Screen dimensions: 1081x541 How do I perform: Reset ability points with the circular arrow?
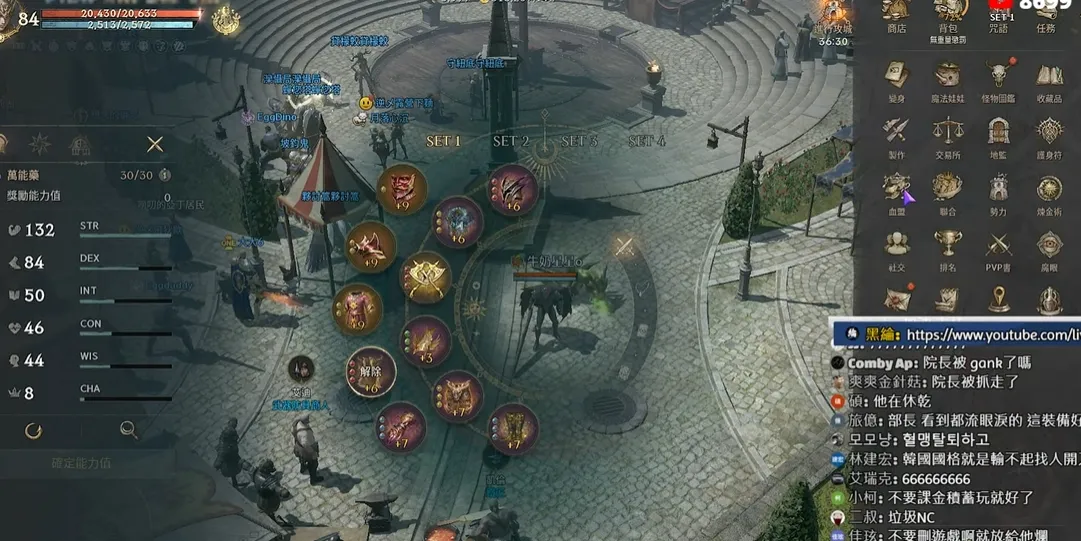click(x=33, y=430)
